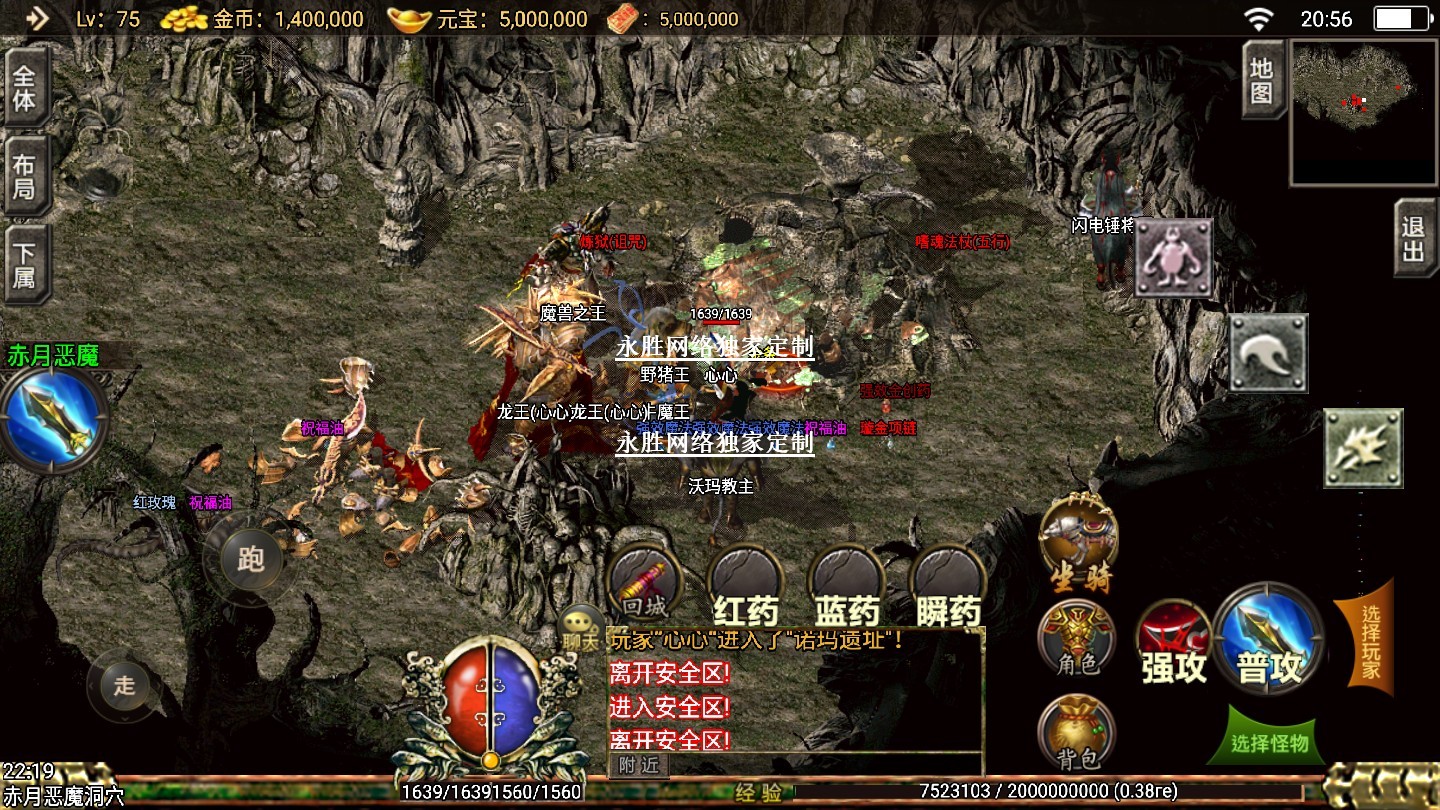The height and width of the screenshot is (810, 1440).
Task: Summon the mount with 坐骑
Action: tap(1078, 542)
